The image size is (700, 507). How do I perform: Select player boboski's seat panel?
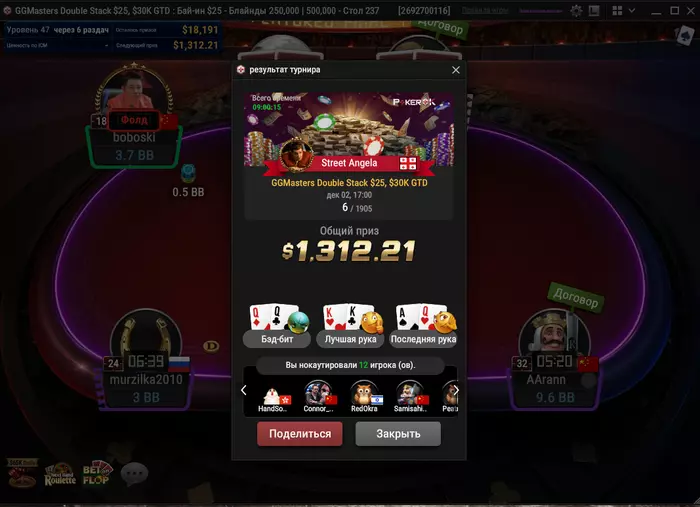(132, 138)
